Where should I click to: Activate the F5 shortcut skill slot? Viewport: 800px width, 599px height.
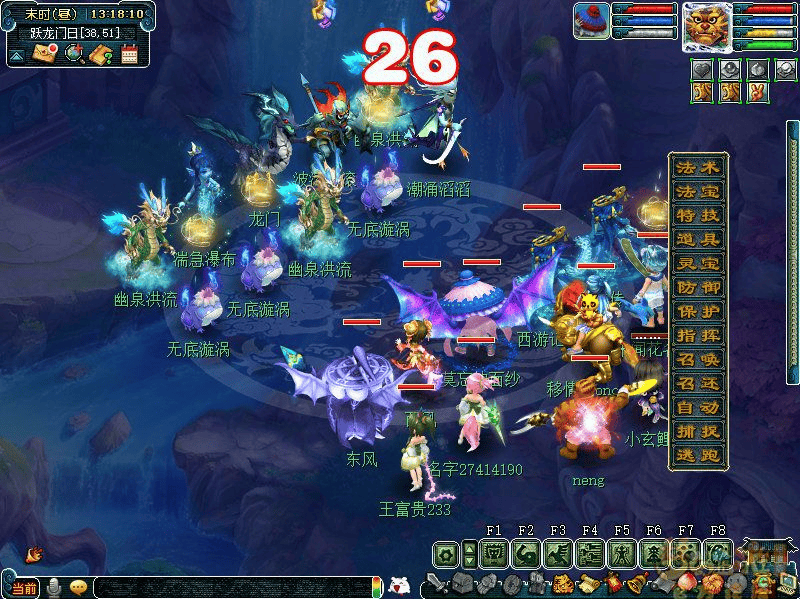point(622,553)
